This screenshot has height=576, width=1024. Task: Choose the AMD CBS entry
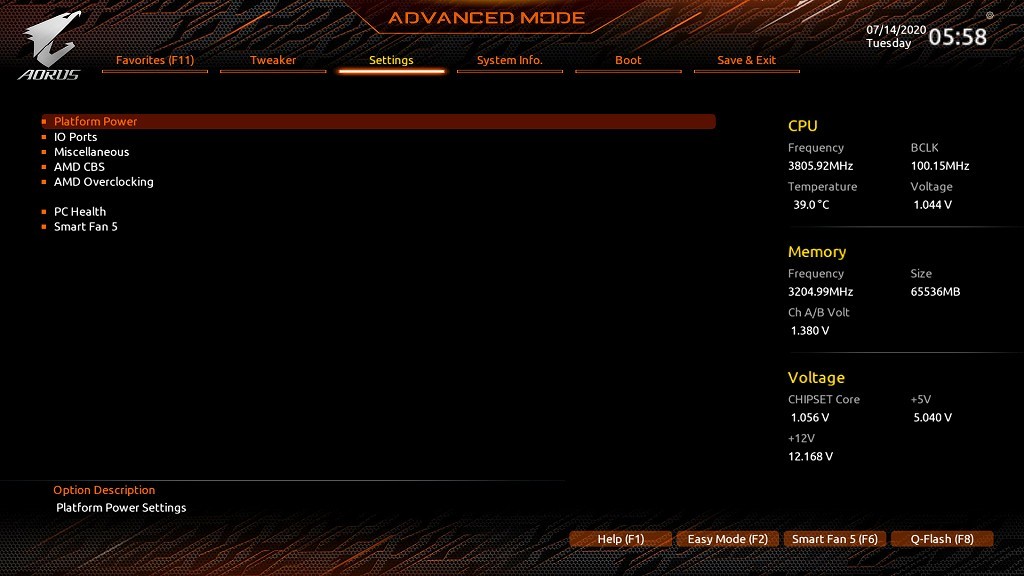pyautogui.click(x=79, y=167)
